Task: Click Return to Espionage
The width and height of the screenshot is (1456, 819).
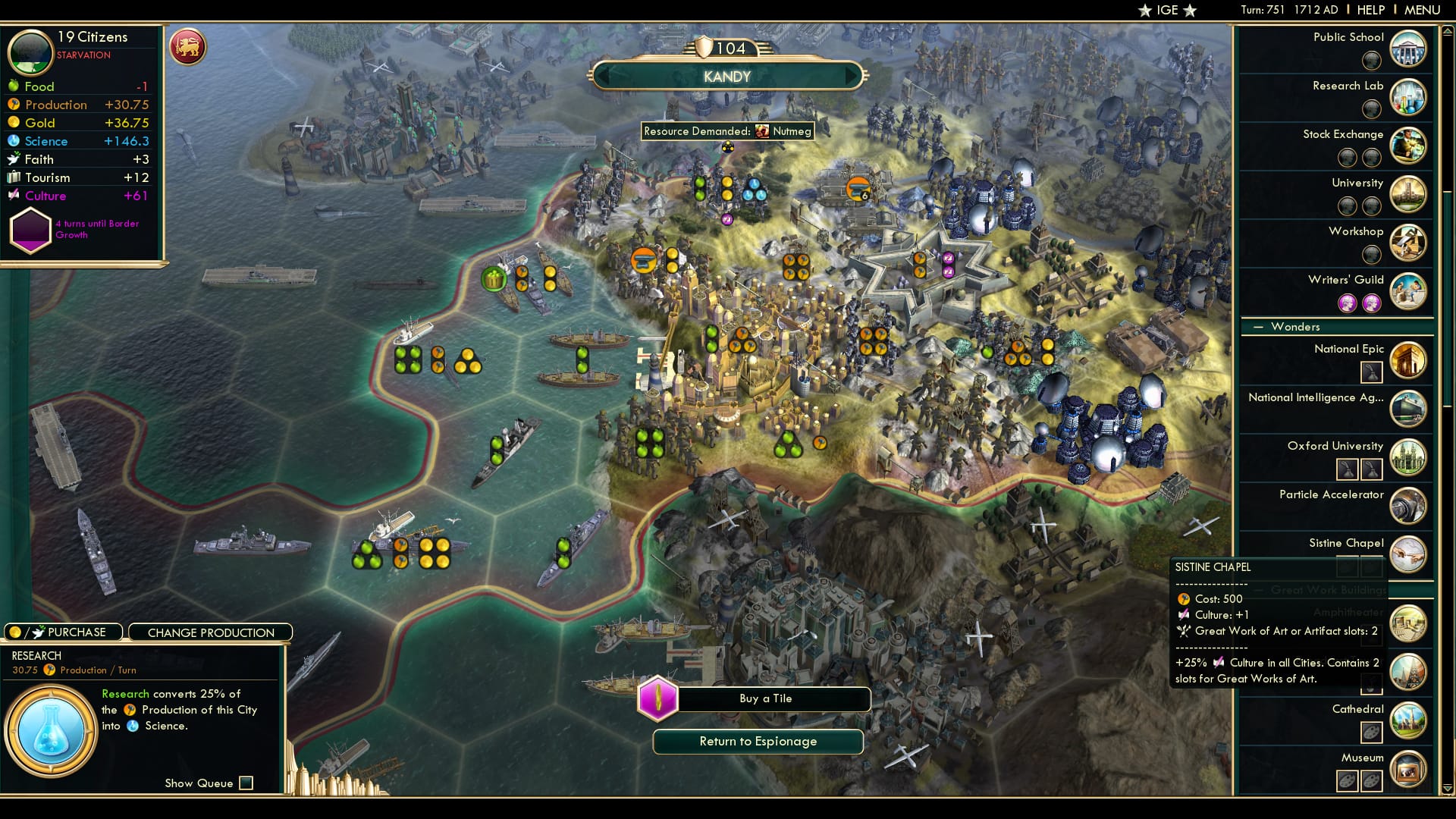Action: [757, 742]
